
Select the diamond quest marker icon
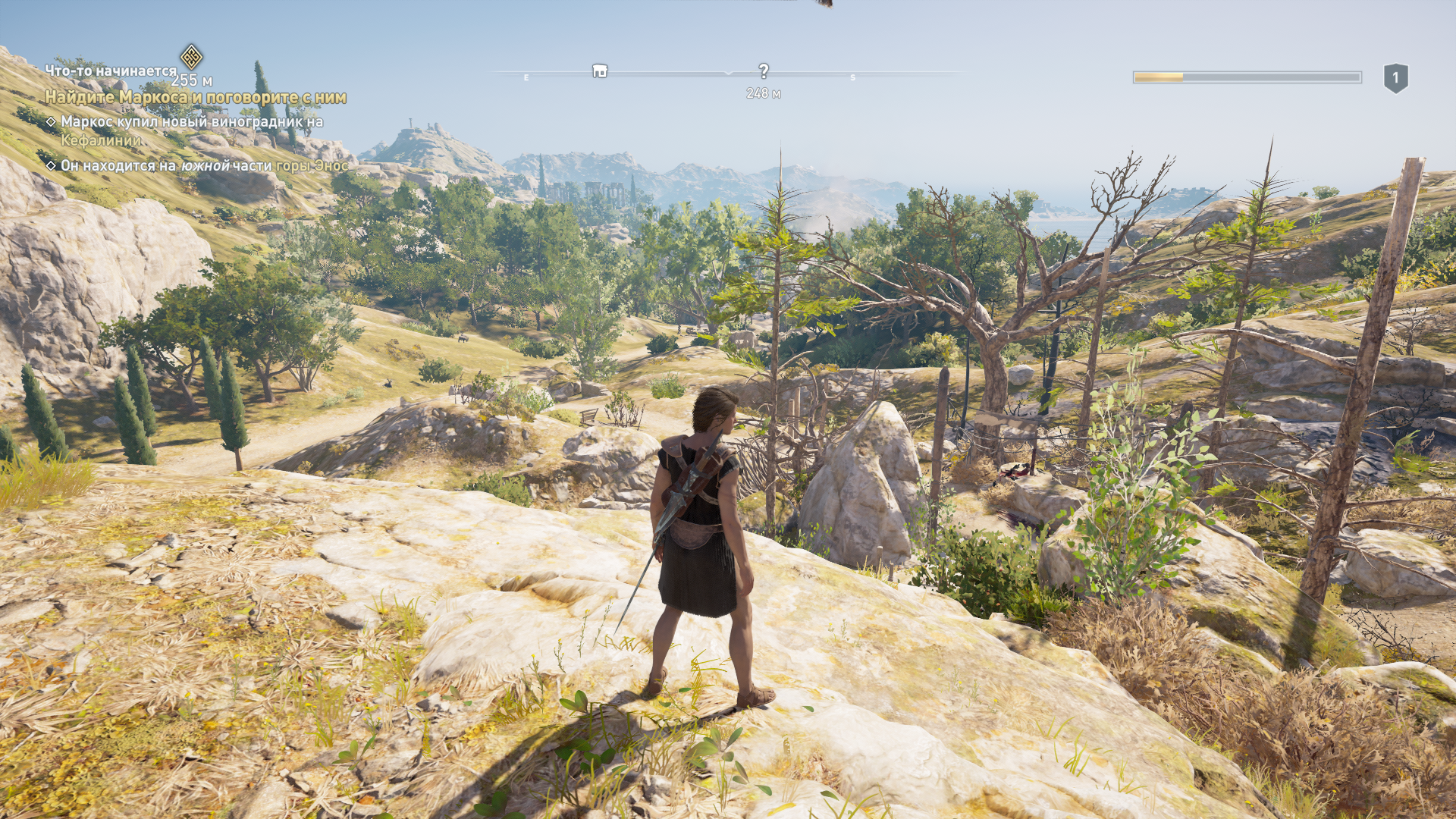tap(191, 56)
